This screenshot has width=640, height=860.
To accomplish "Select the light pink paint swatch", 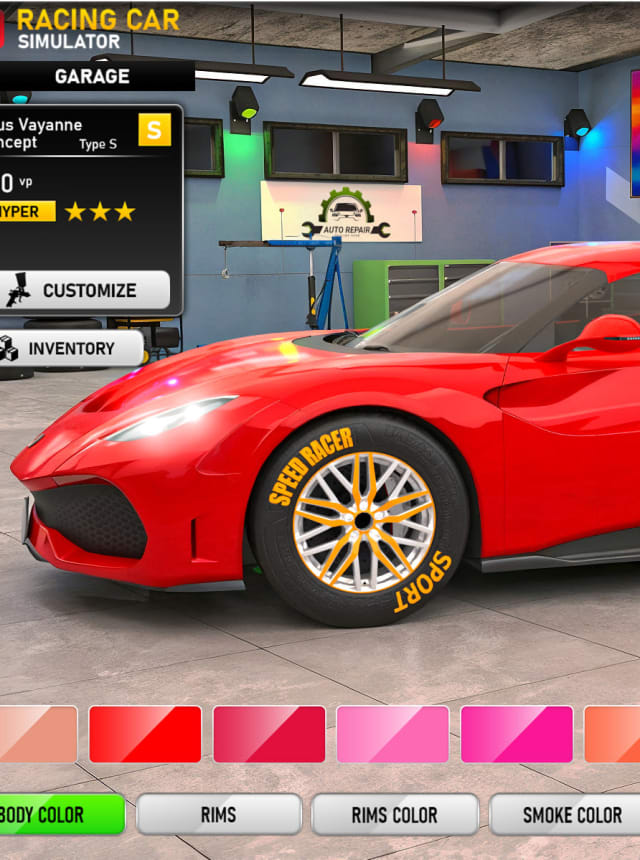I will pyautogui.click(x=393, y=734).
